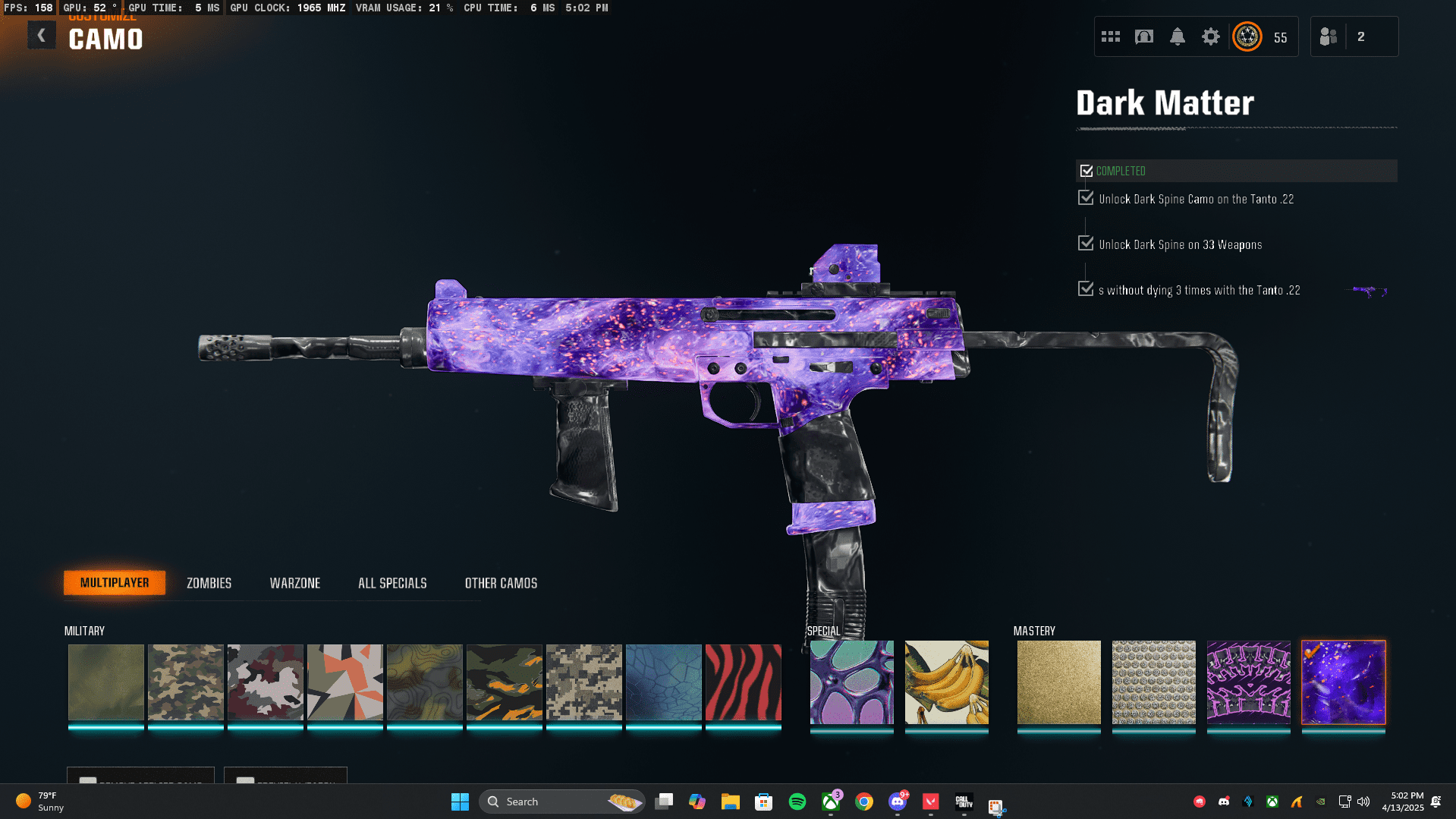Image resolution: width=1456 pixels, height=819 pixels.
Task: Open Spotify from the Windows taskbar
Action: (797, 802)
